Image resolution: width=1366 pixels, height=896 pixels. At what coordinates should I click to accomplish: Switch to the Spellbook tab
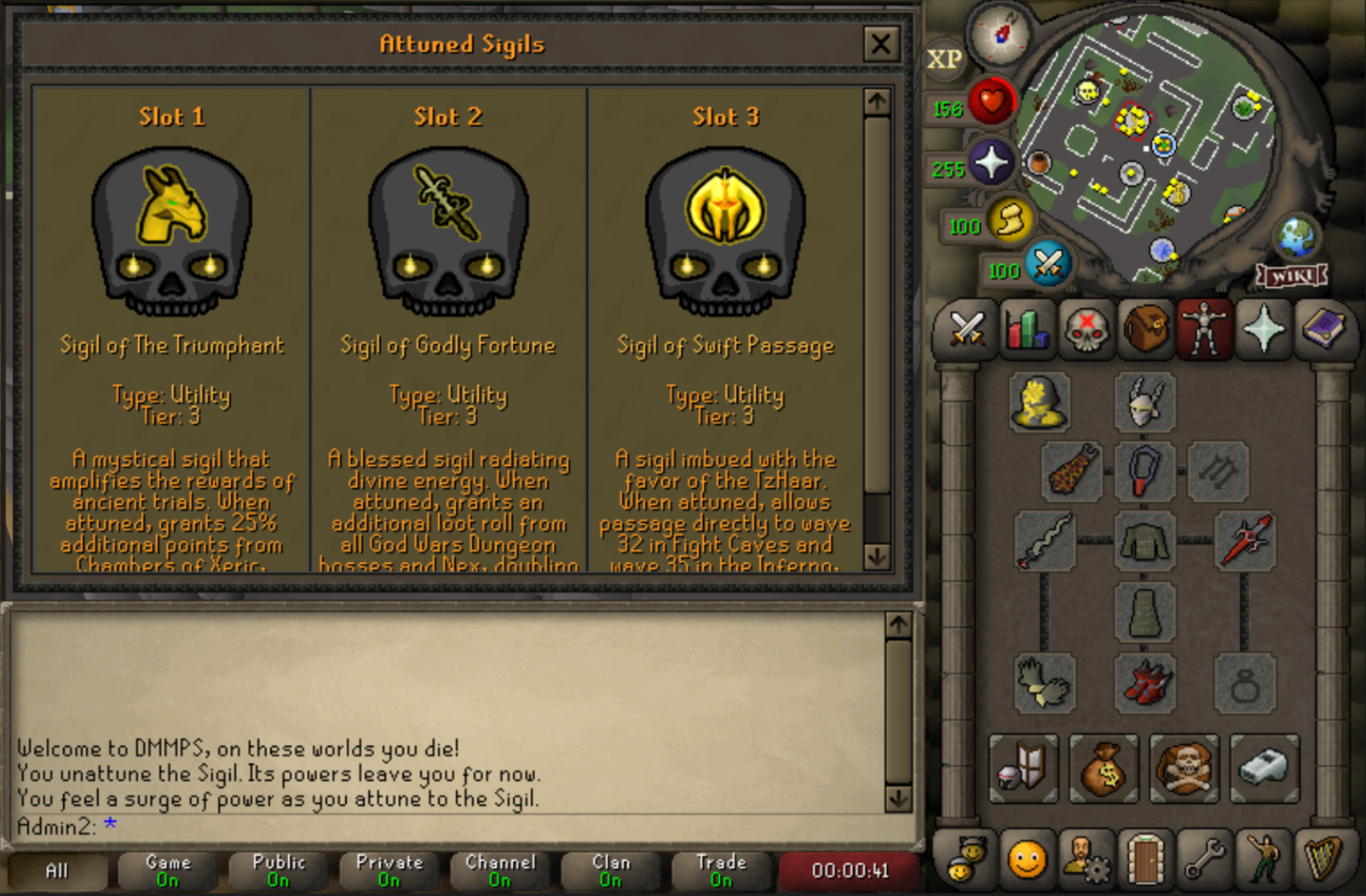click(x=1322, y=328)
